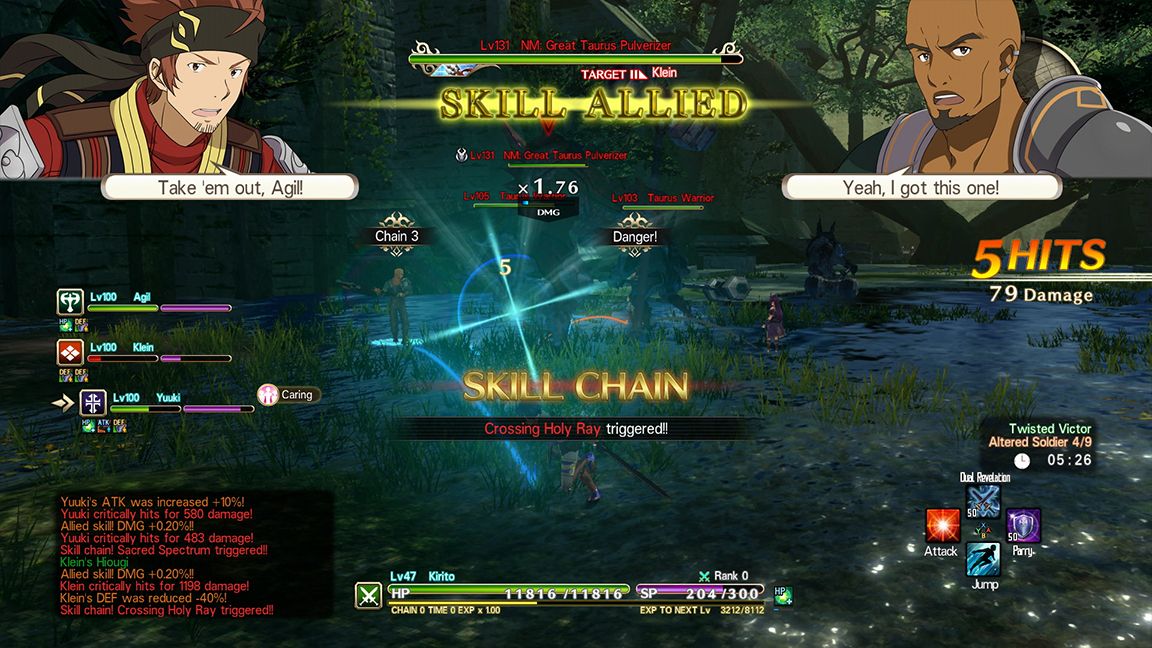
Task: Pick Yuuki's purple cross-sword party icon
Action: [x=93, y=403]
